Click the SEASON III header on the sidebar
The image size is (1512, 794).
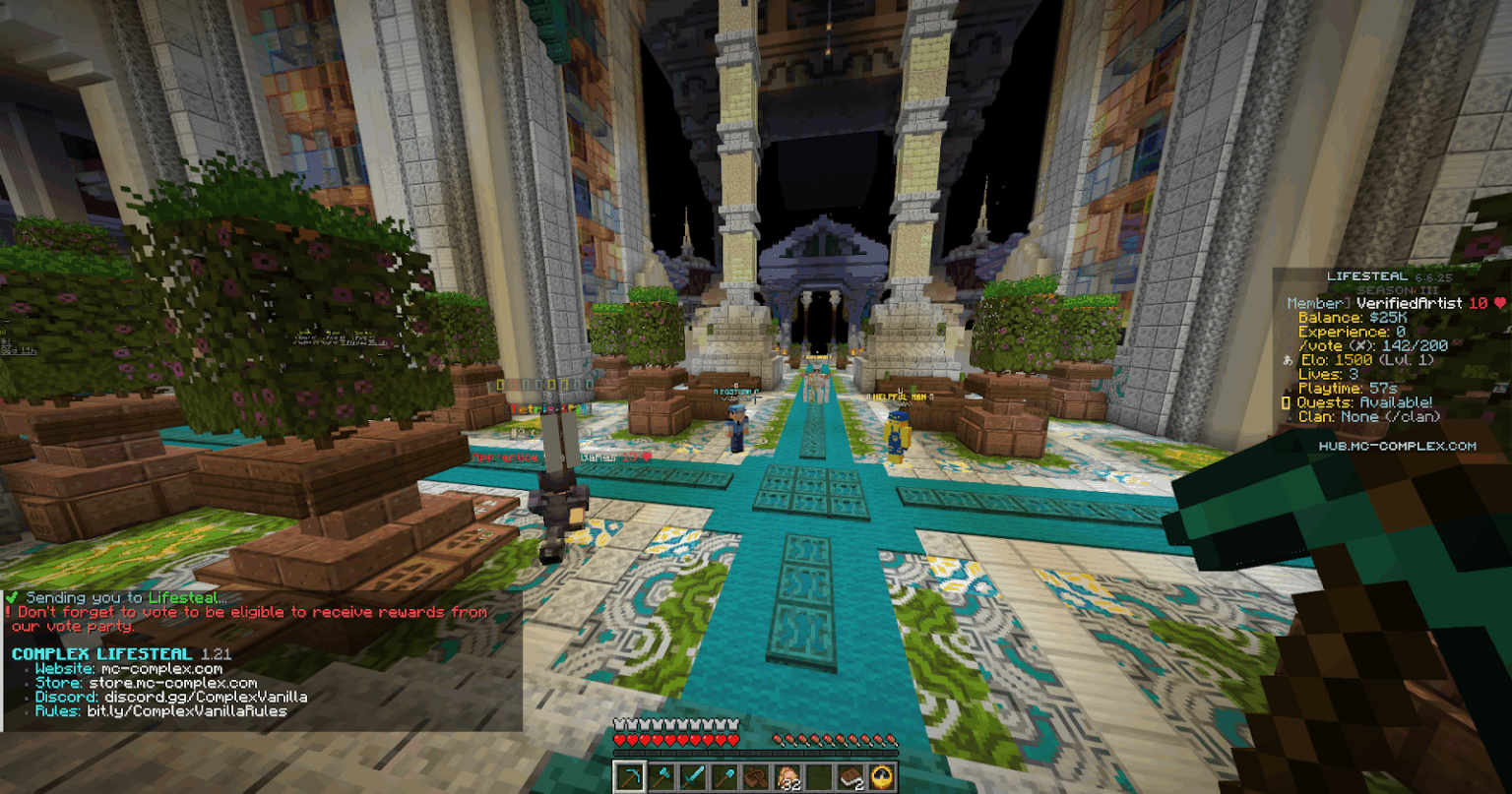pos(1397,290)
